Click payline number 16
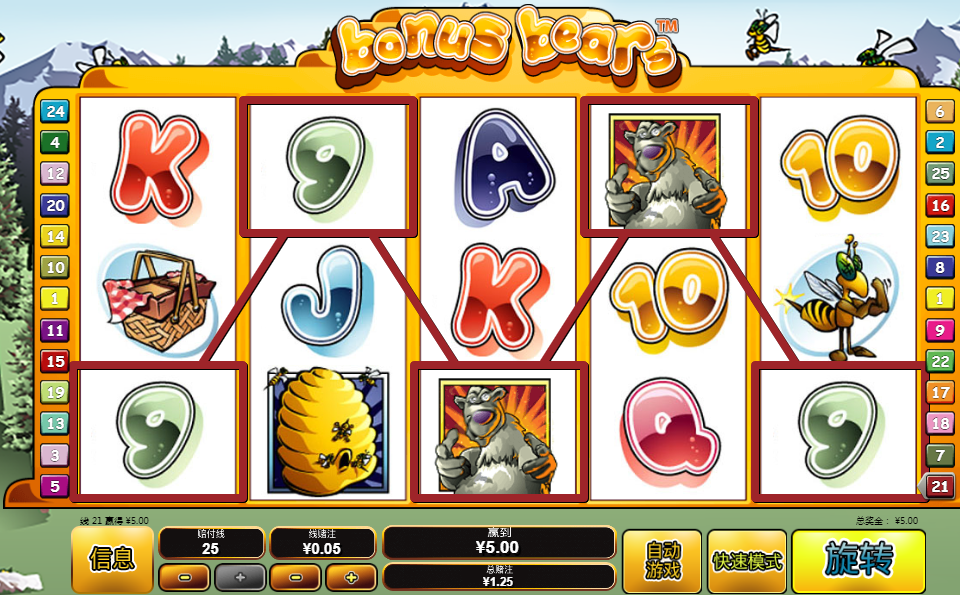This screenshot has height=595, width=960. 940,205
